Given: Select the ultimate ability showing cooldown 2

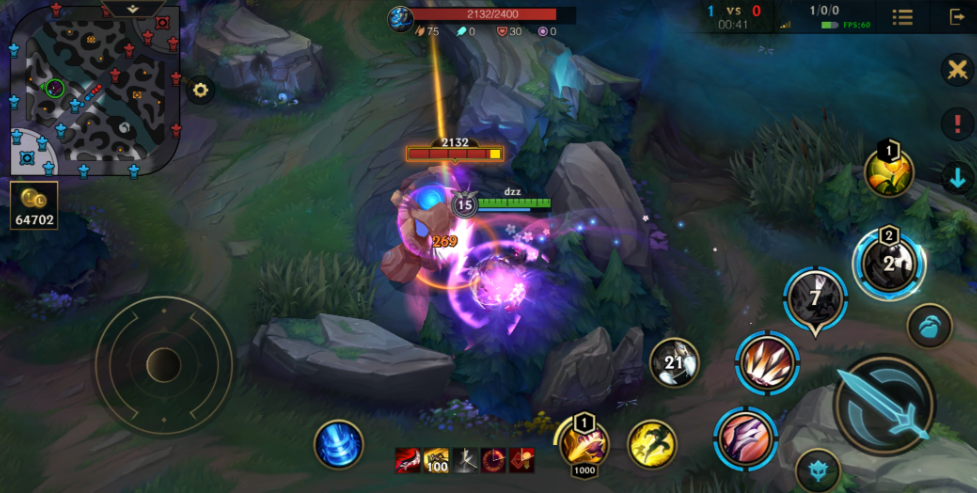Looking at the screenshot, I should (888, 264).
